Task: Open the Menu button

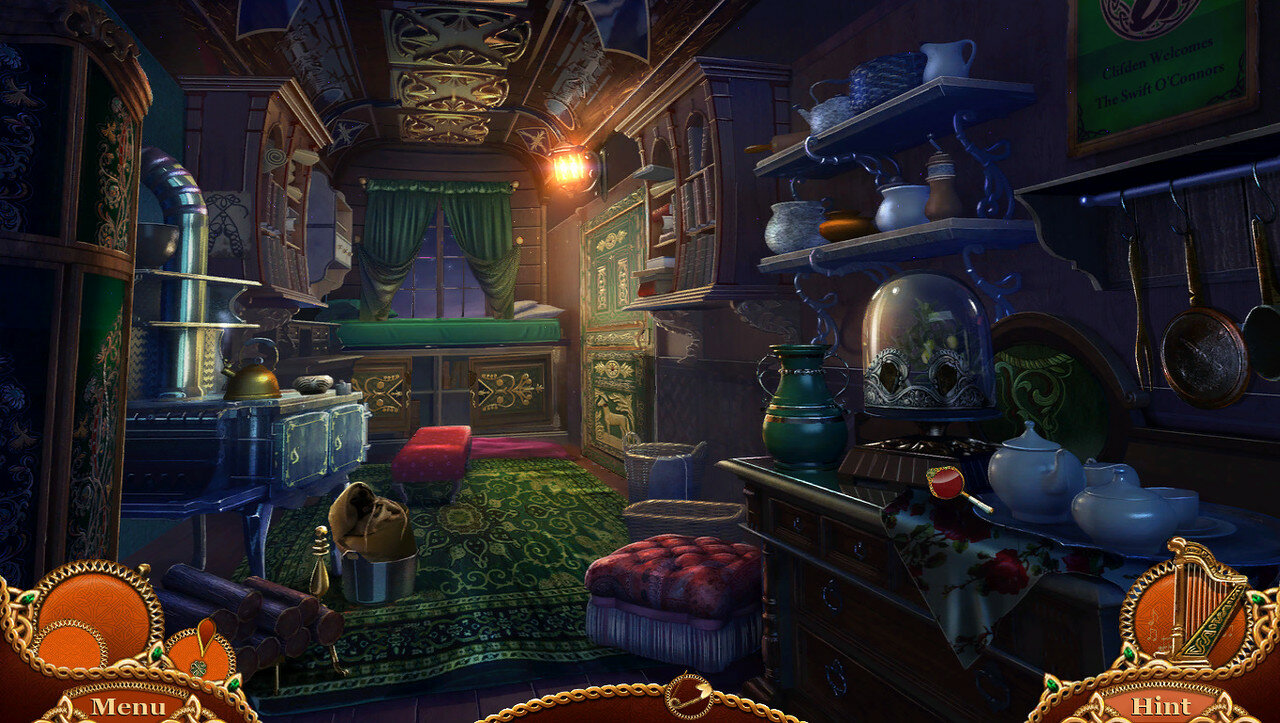Action: click(127, 706)
